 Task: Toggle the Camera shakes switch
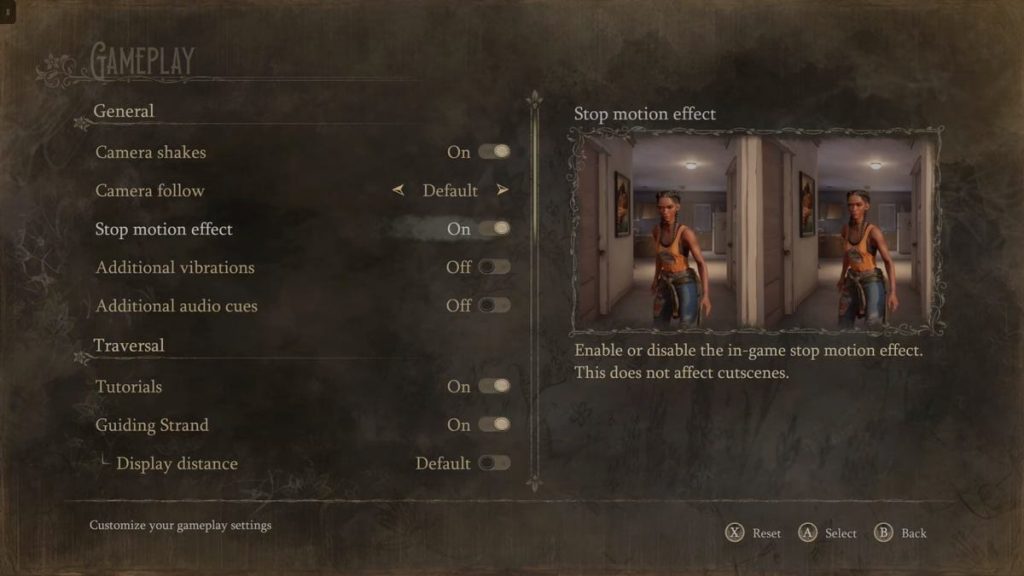pos(494,152)
